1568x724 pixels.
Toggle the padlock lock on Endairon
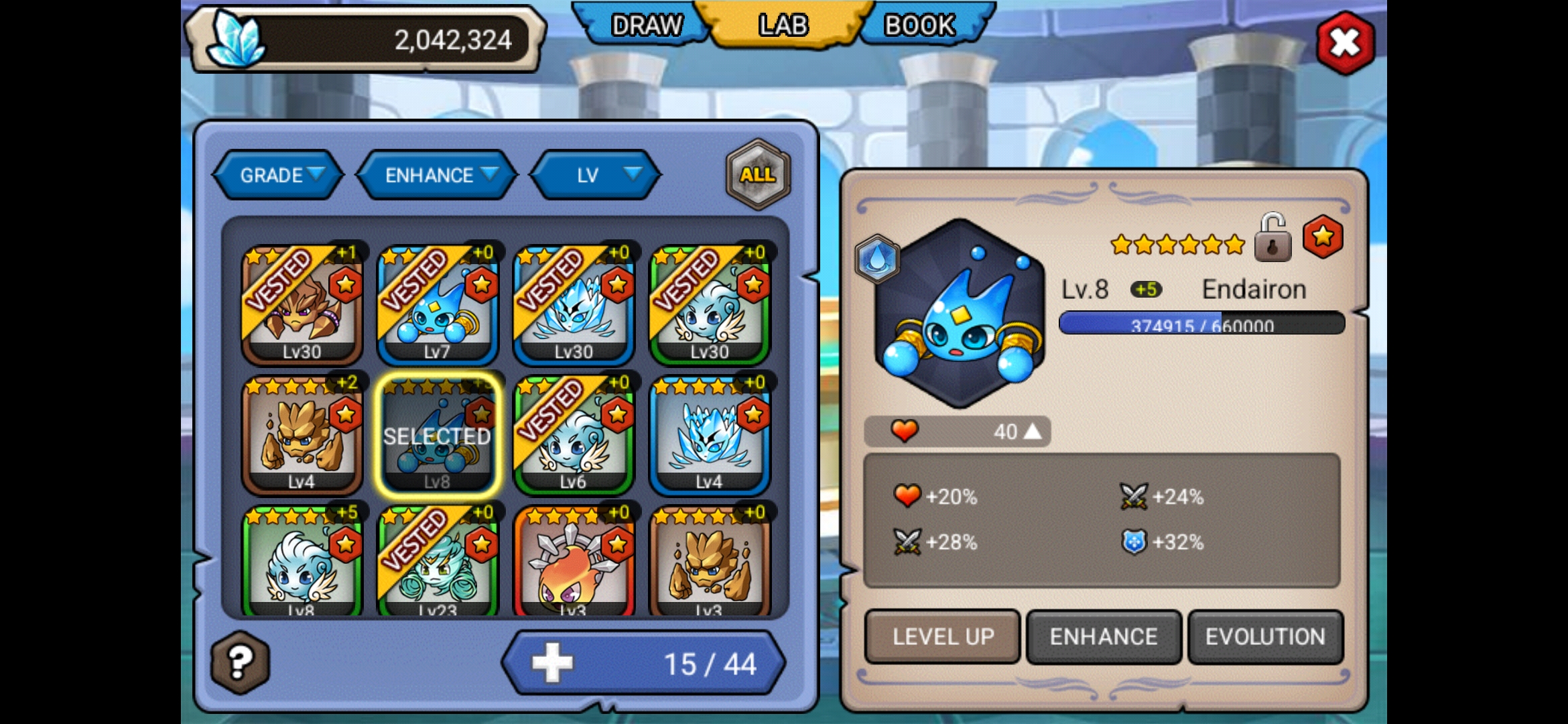pos(1272,238)
